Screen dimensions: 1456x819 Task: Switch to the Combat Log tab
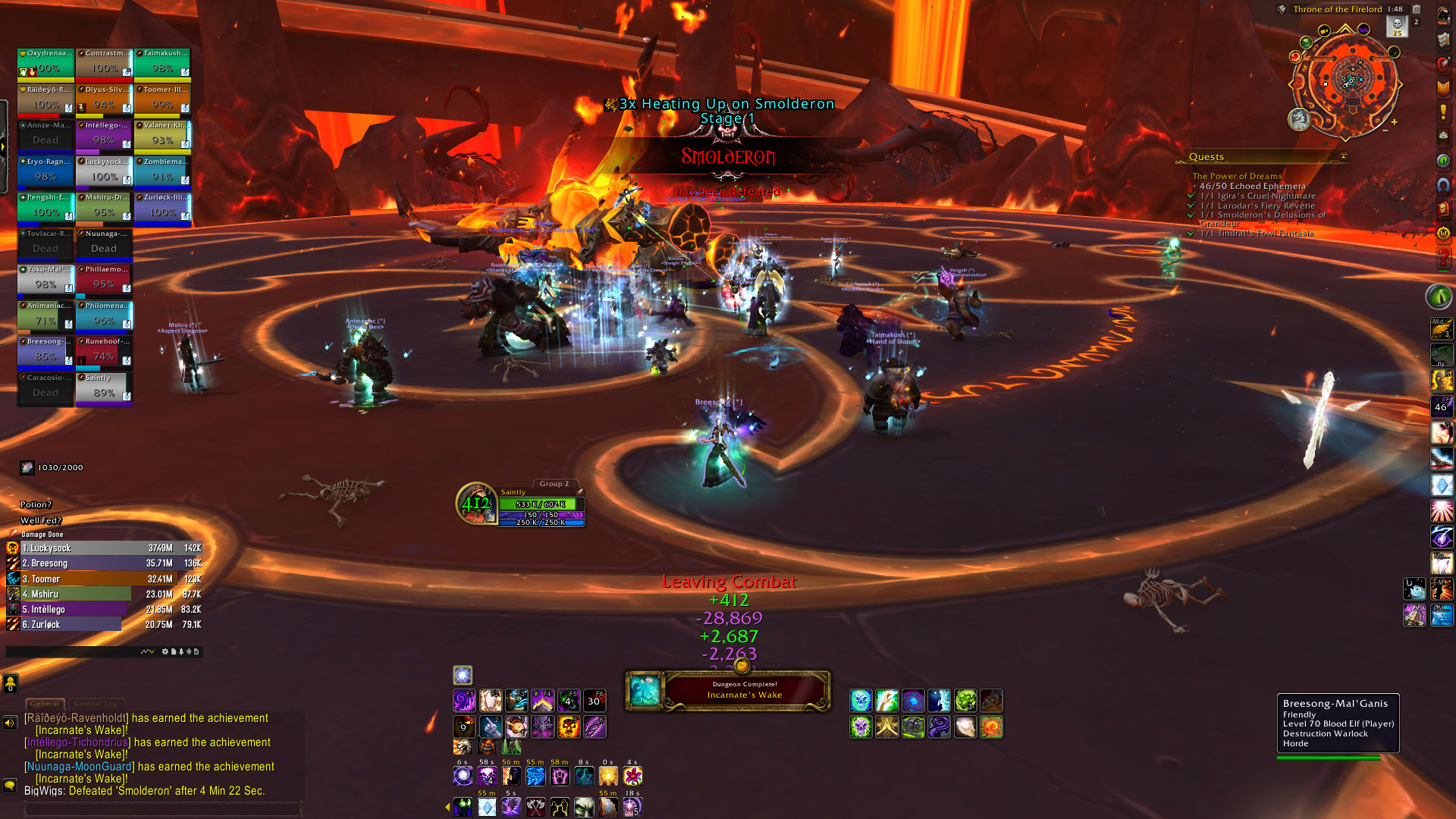click(x=96, y=704)
